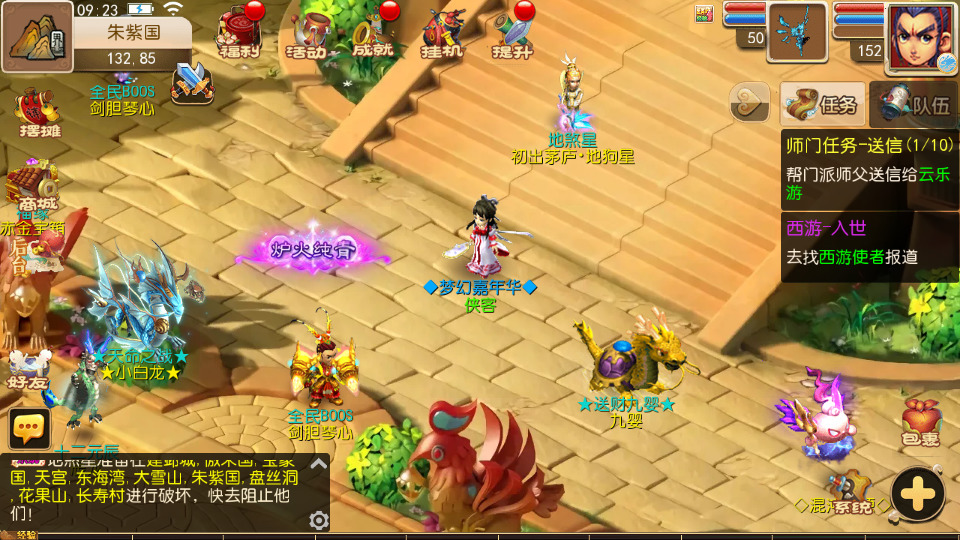
Task: Expand the chat log with the arrow
Action: click(318, 464)
